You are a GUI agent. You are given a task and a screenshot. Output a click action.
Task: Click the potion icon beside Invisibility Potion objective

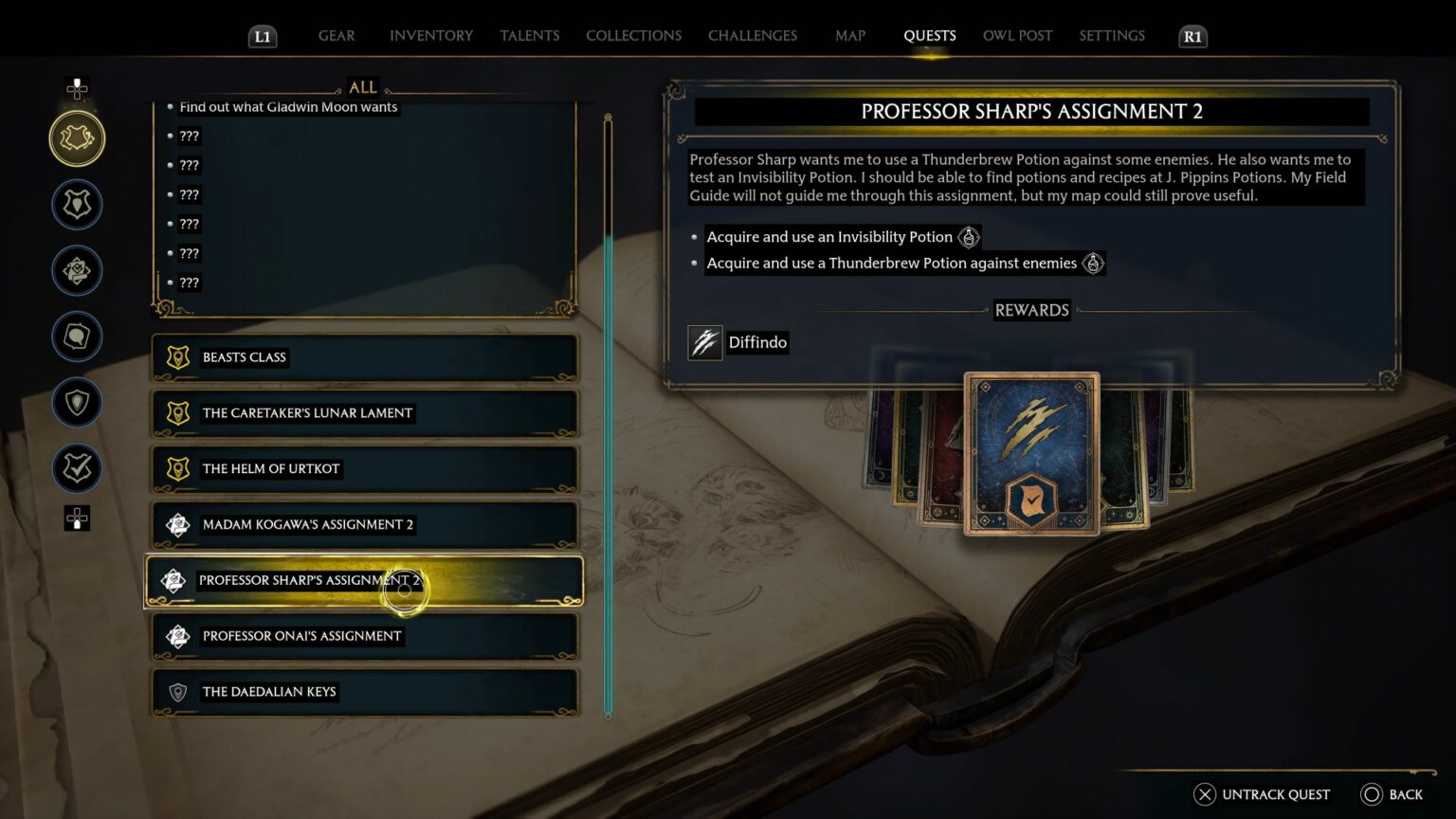pos(969,237)
